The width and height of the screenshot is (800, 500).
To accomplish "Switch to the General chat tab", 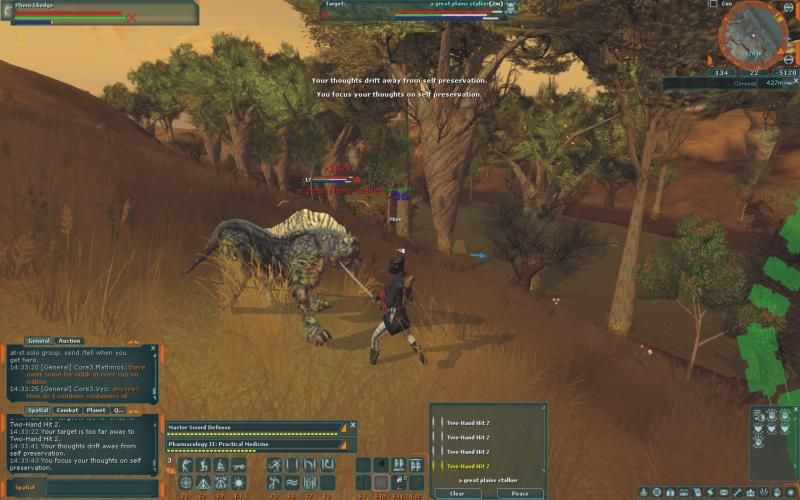I will click(x=39, y=341).
